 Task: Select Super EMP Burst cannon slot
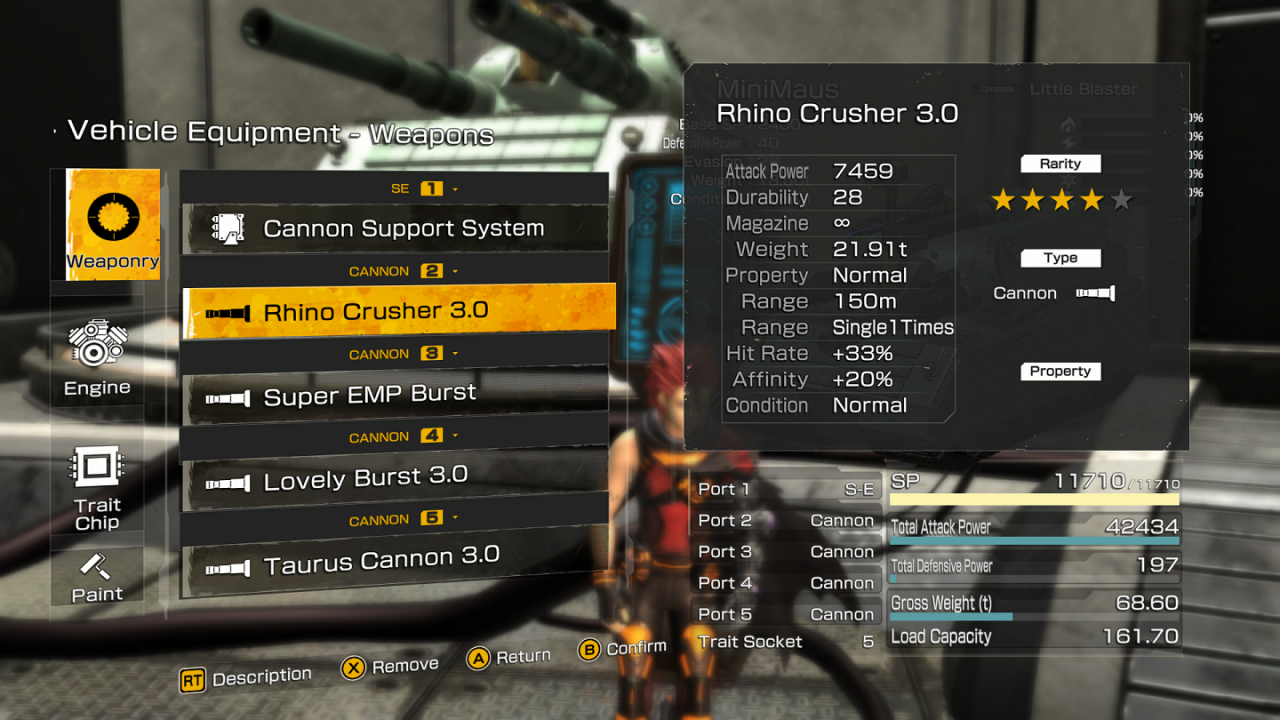395,396
